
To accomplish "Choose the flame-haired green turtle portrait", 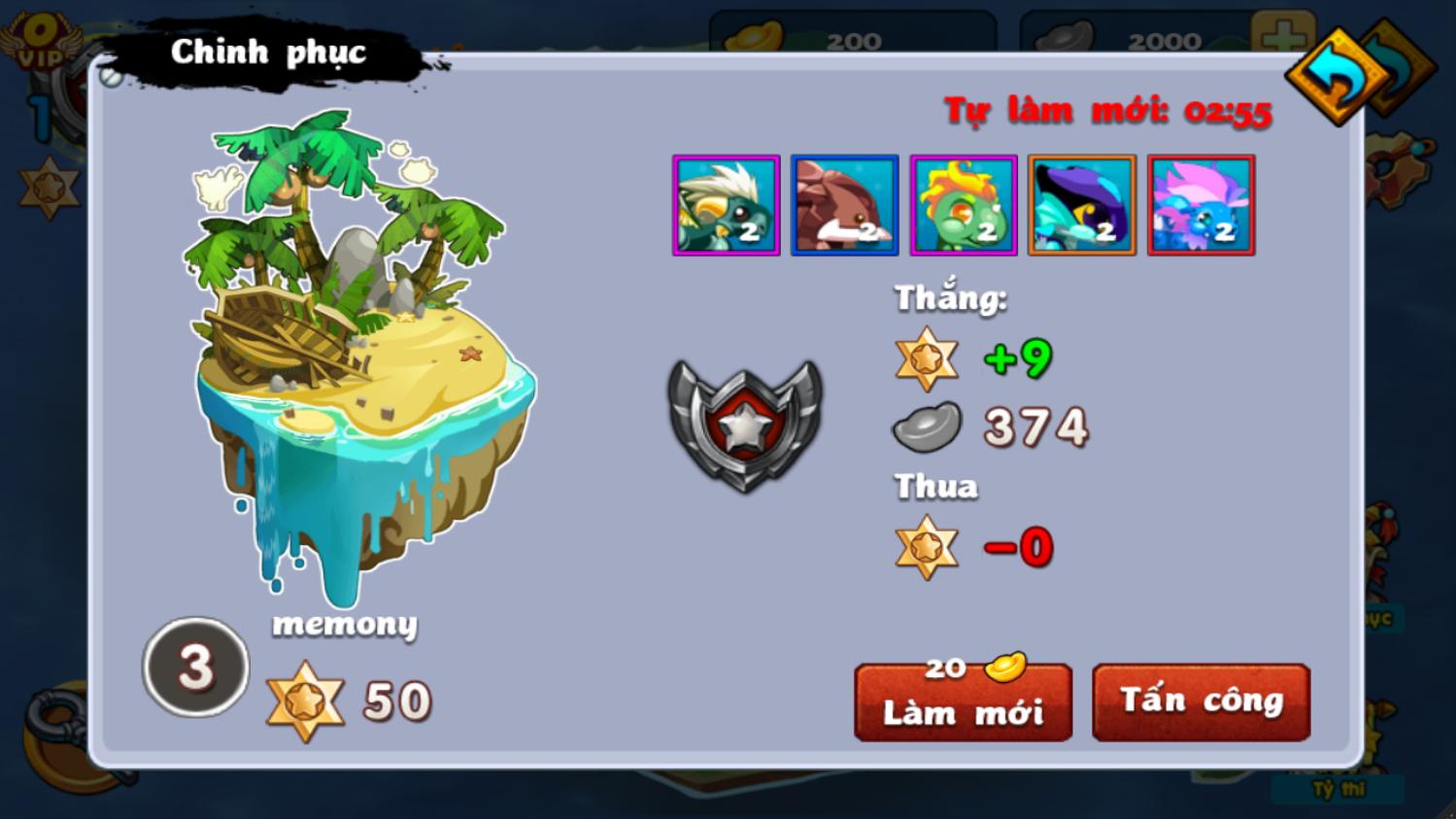I will coord(964,206).
